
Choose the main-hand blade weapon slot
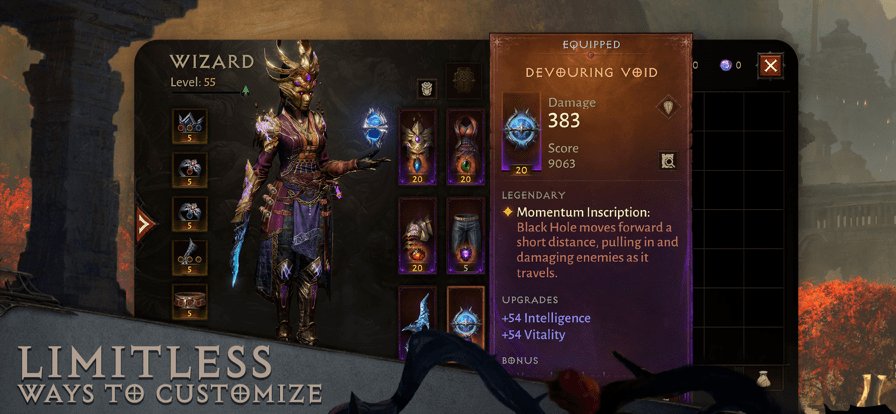coord(417,318)
